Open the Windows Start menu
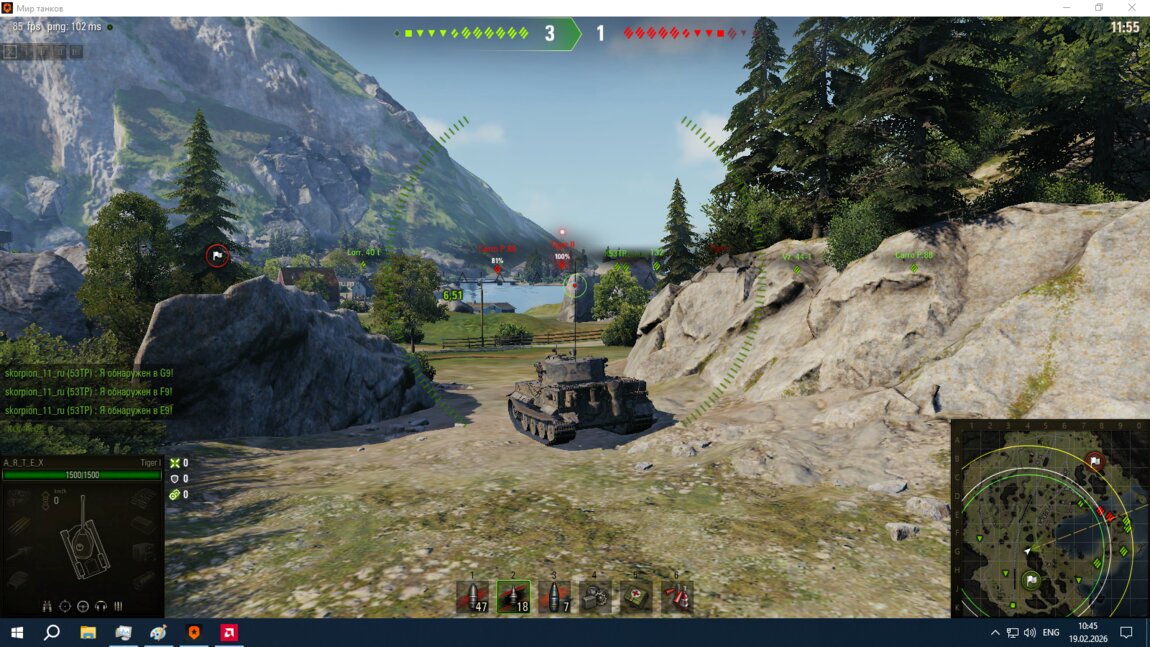Screen dimensions: 1150x647 coord(16,633)
